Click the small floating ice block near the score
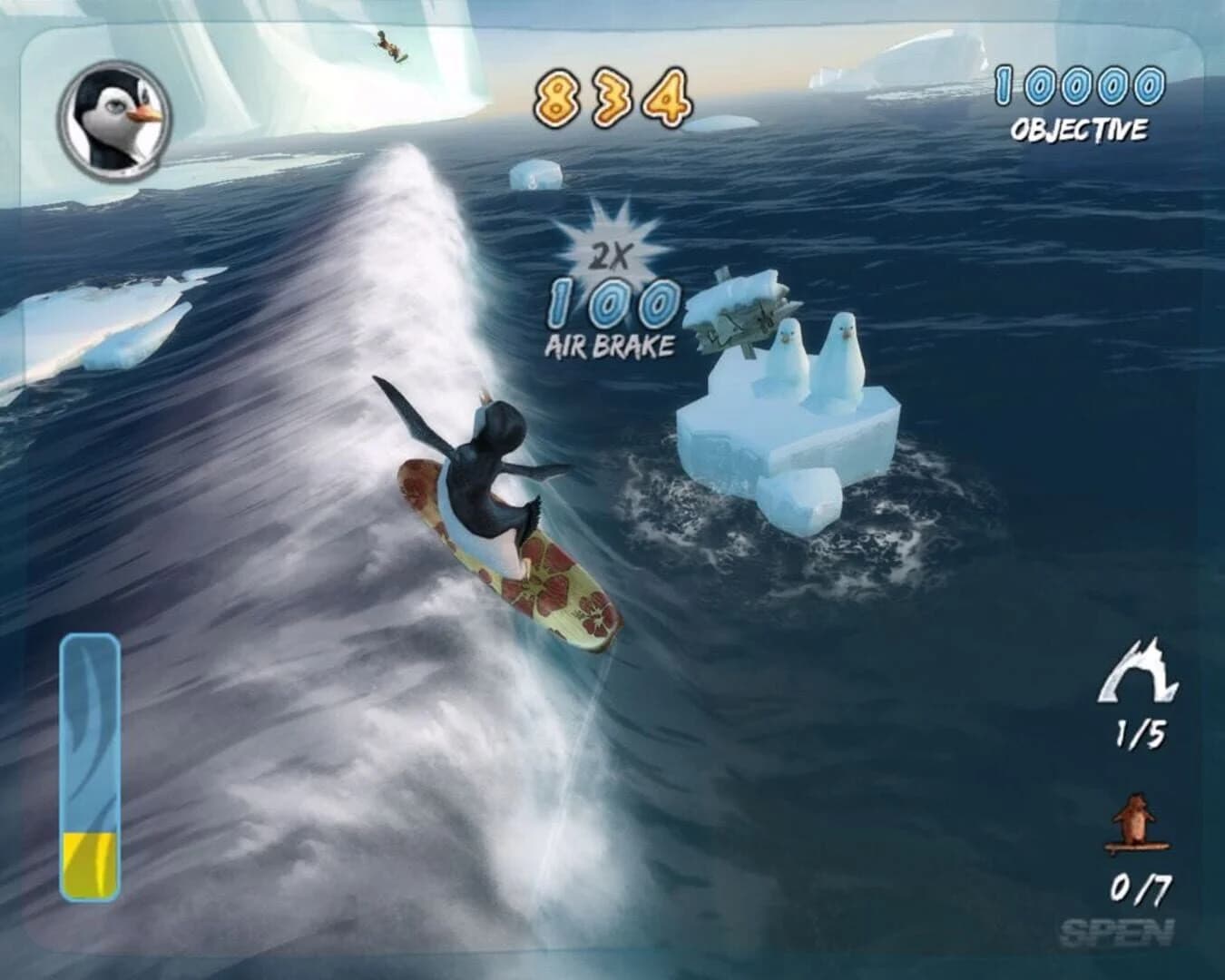This screenshot has height=980, width=1225. pyautogui.click(x=535, y=177)
